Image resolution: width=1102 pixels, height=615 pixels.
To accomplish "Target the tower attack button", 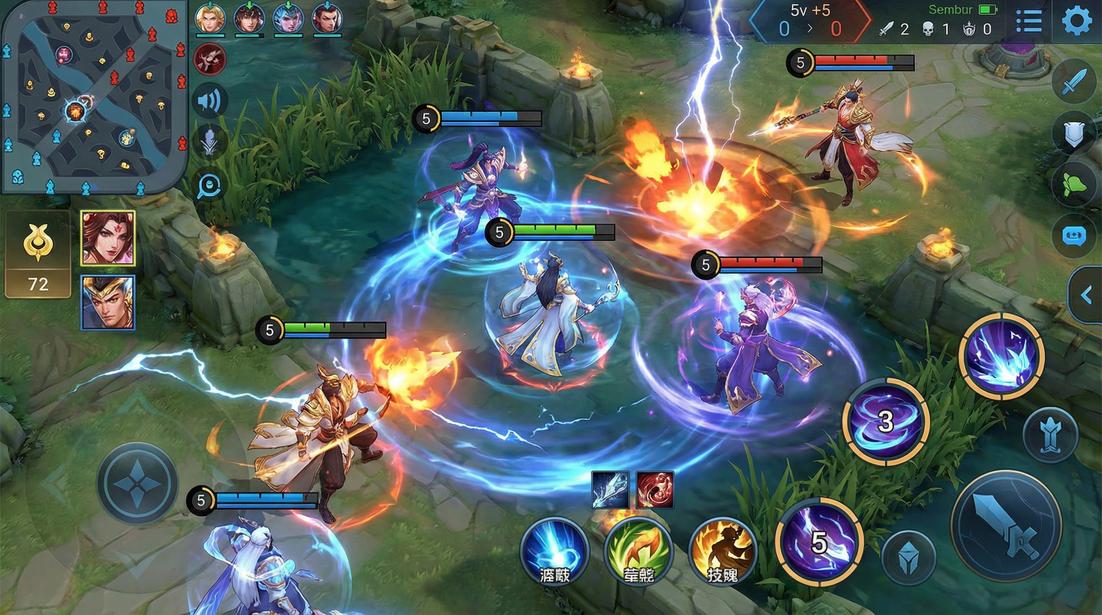I will [1050, 435].
